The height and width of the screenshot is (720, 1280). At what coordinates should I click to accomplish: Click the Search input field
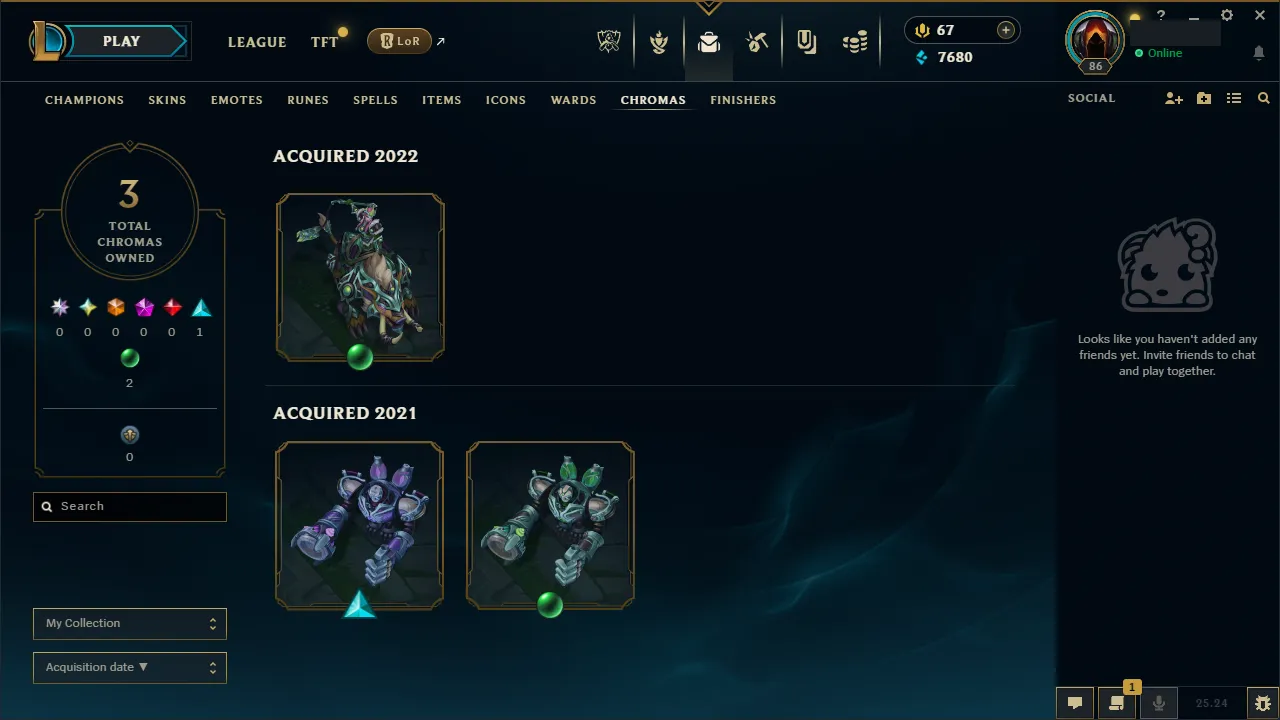click(129, 506)
